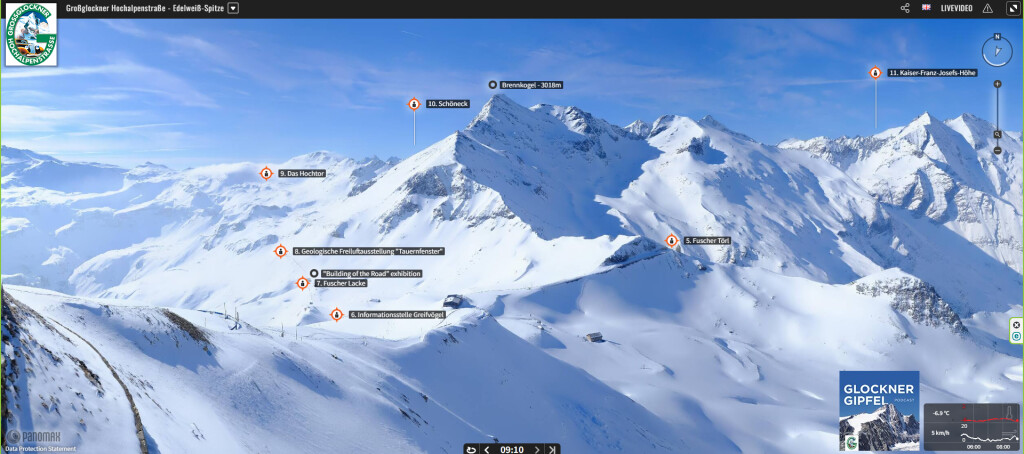This screenshot has height=454, width=1024.
Task: Choose the Fuscher Törl hotspot marker
Action: coord(672,241)
